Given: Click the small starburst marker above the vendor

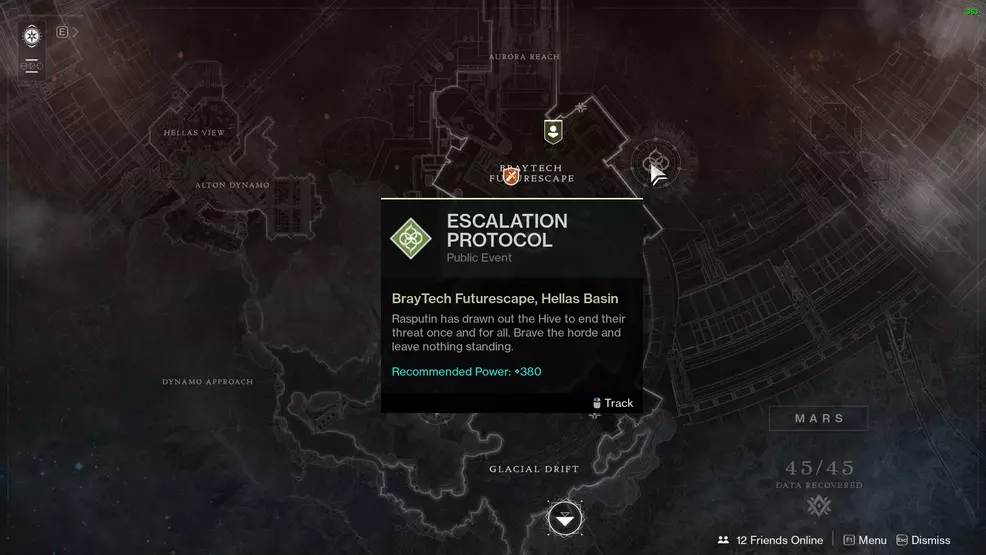Looking at the screenshot, I should pos(581,107).
